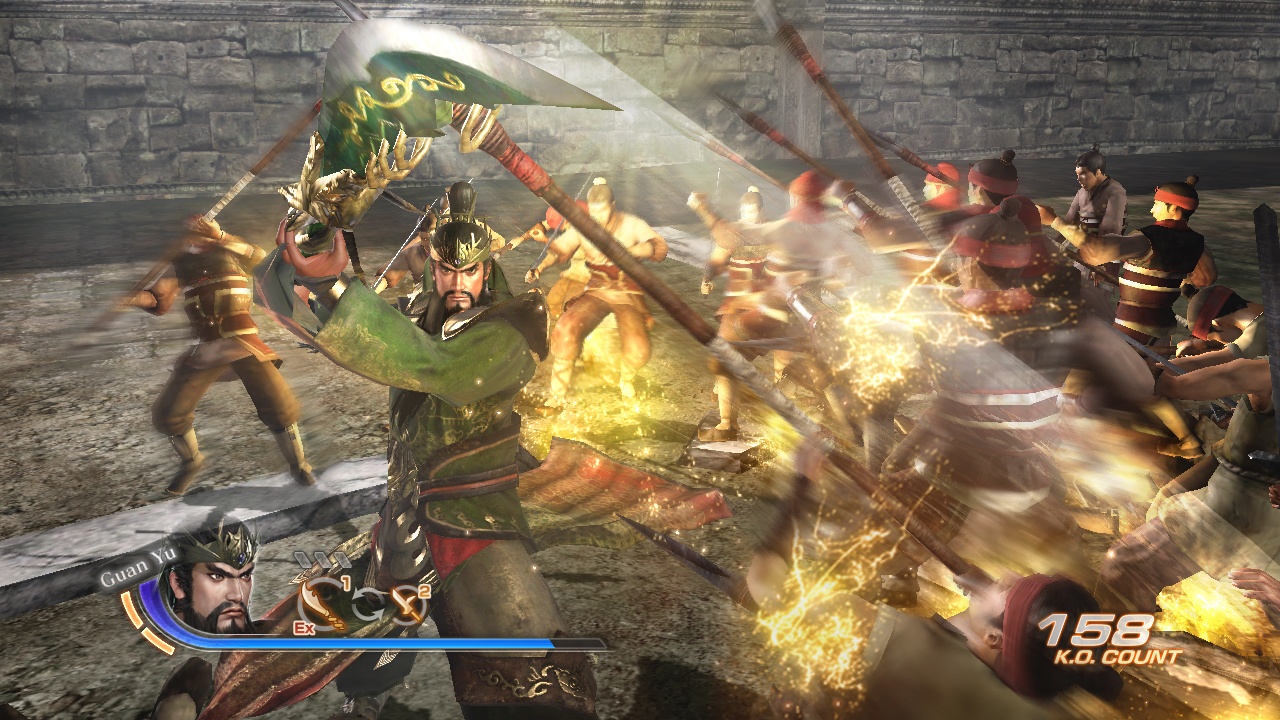Click the "1" badge on the equipped weapon
This screenshot has width=1280, height=720.
[x=345, y=582]
